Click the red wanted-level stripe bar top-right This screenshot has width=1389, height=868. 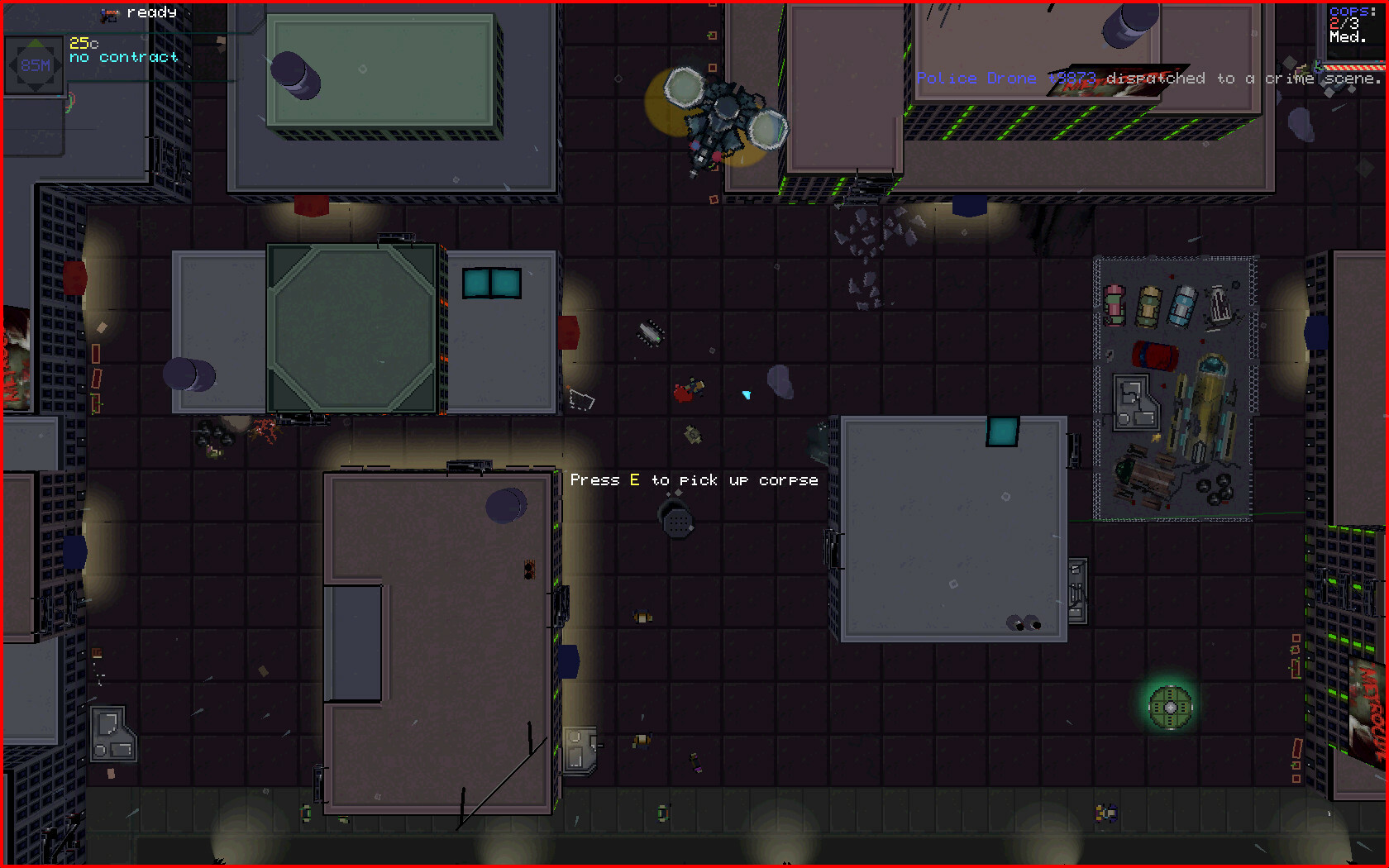(x=1356, y=66)
